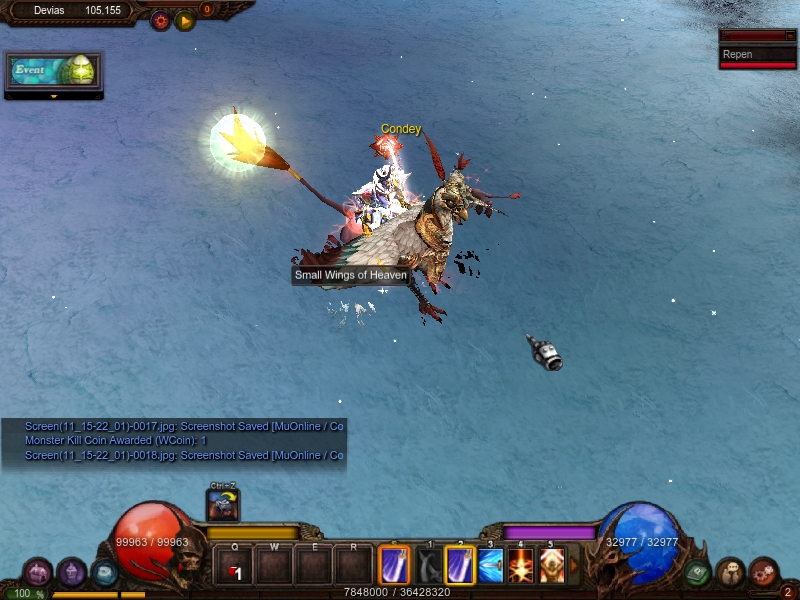Screen dimensions: 800x600
Task: Click the orange play arrow button
Action: [185, 20]
